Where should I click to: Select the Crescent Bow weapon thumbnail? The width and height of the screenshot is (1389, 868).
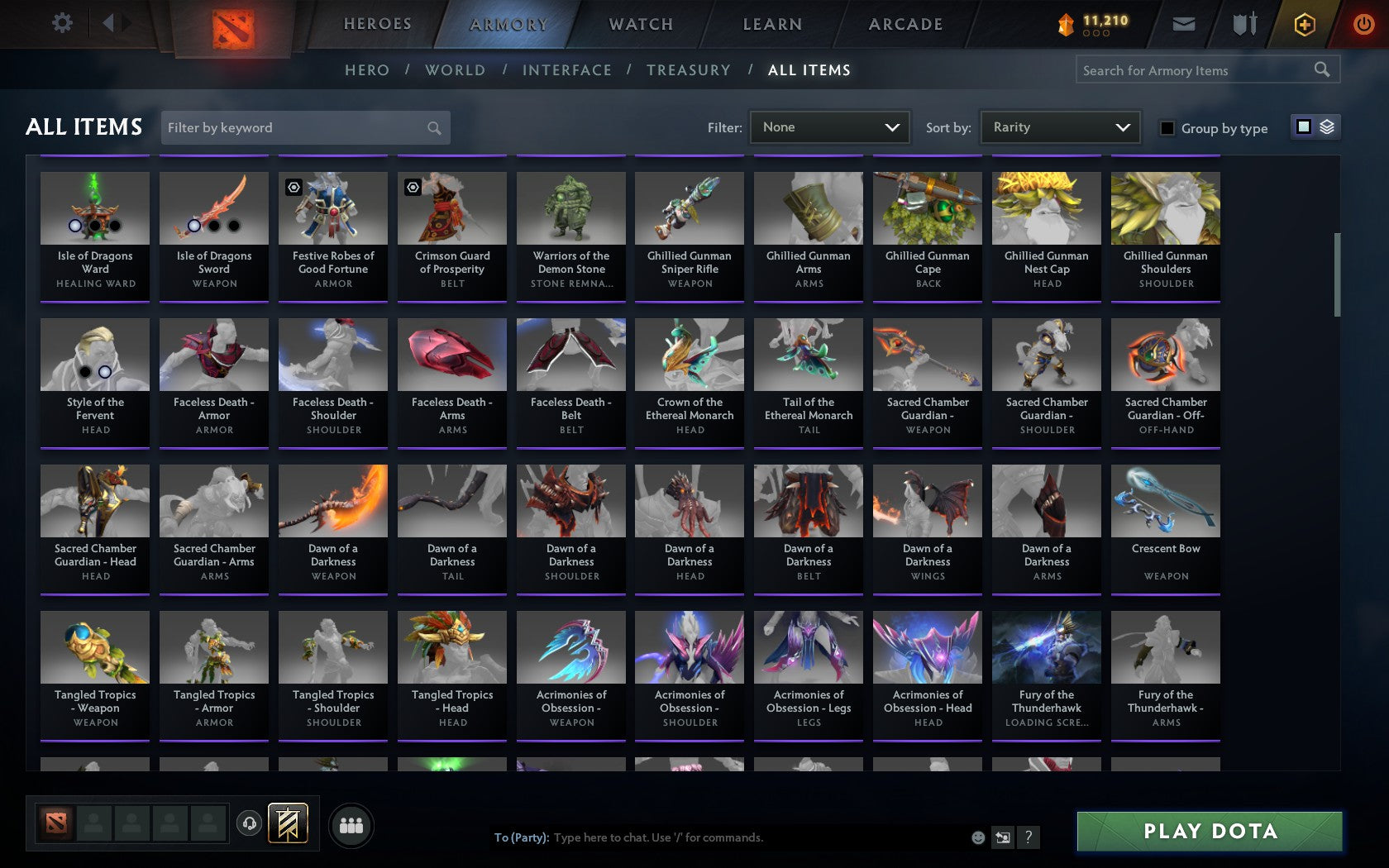1165,500
